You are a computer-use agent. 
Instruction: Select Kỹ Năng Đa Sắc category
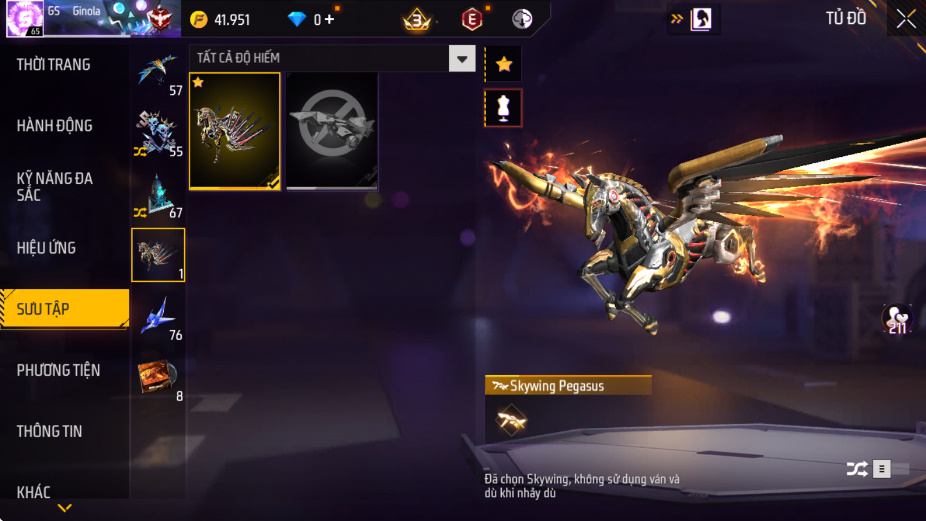(55, 186)
